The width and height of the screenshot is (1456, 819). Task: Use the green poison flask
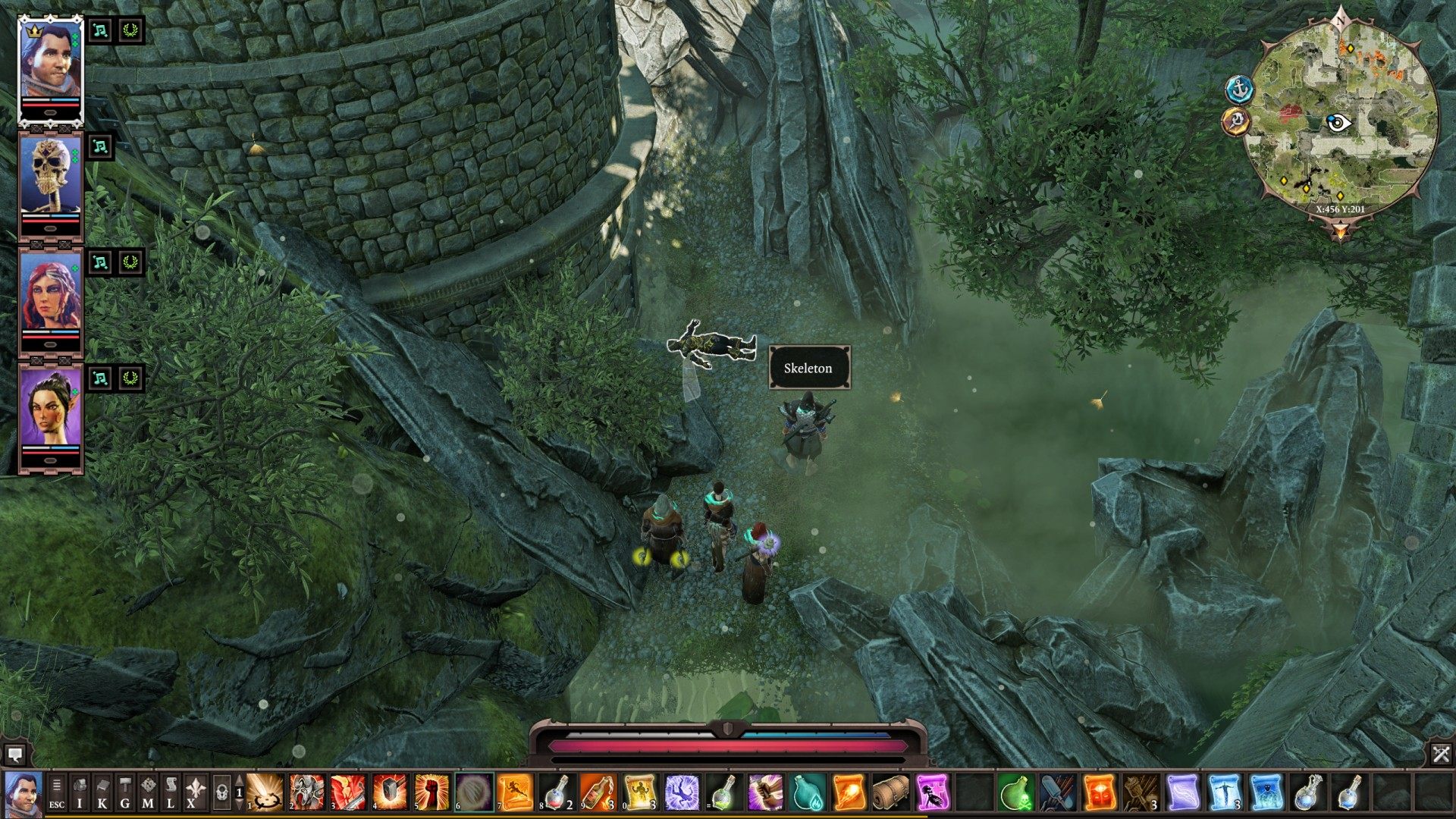tap(1015, 792)
